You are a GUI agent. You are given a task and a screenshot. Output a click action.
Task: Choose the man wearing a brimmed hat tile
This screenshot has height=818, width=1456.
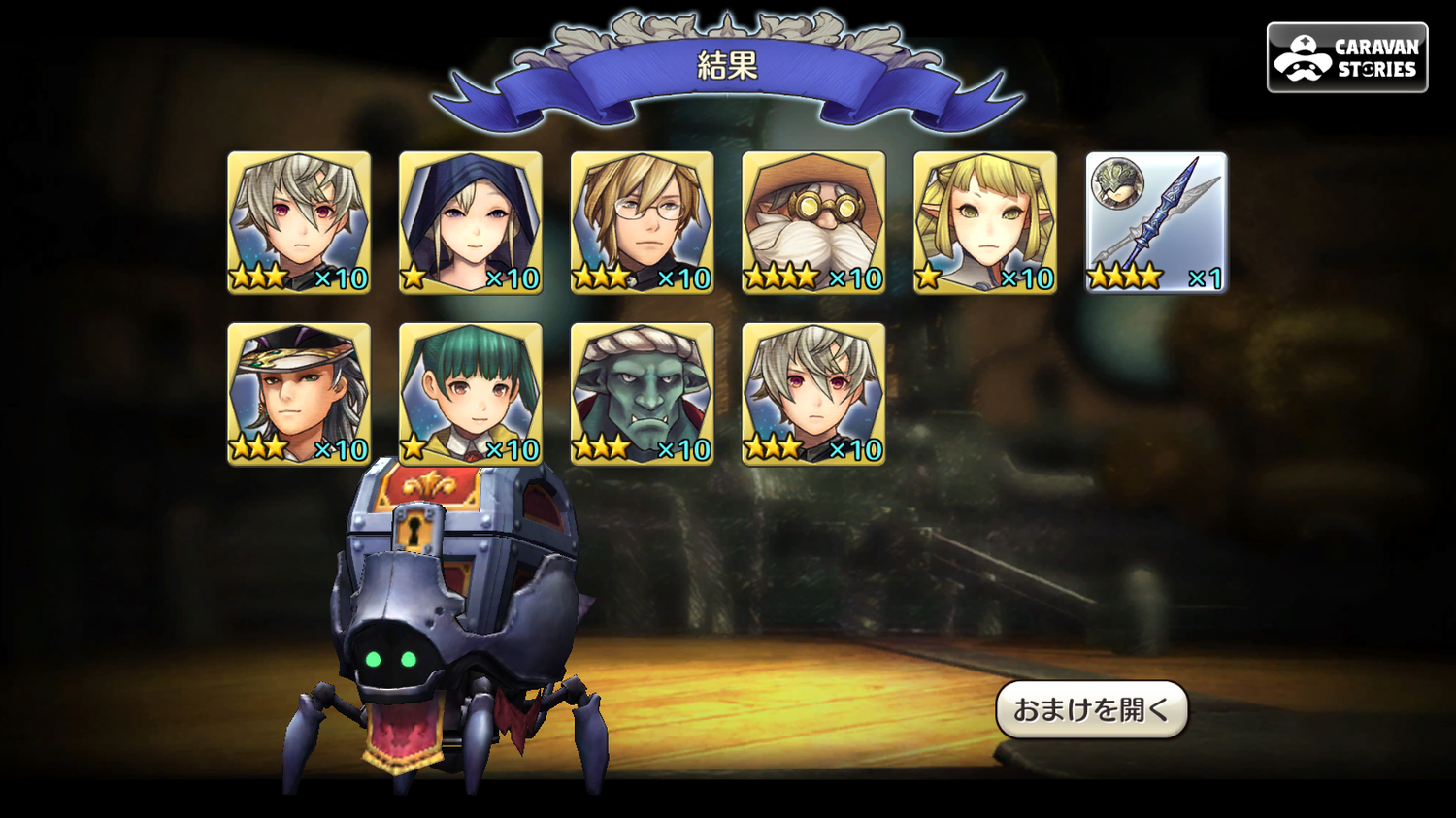click(299, 394)
